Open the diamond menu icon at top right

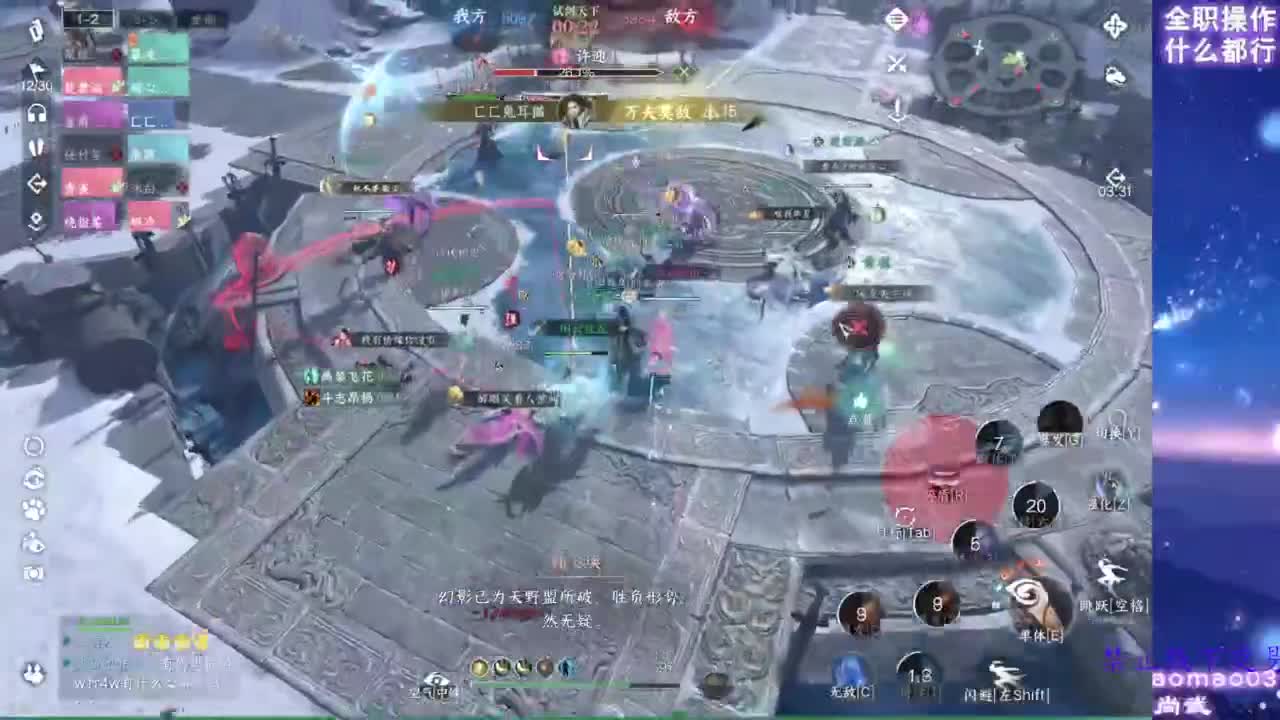click(x=897, y=19)
